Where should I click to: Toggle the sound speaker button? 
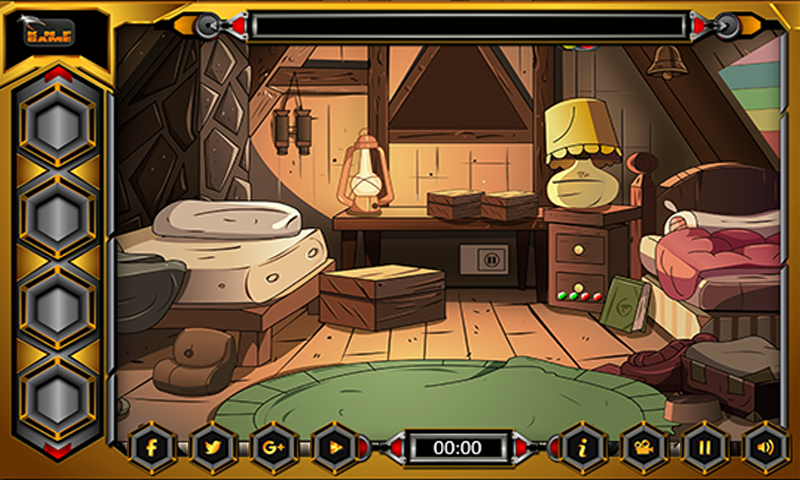coord(764,448)
